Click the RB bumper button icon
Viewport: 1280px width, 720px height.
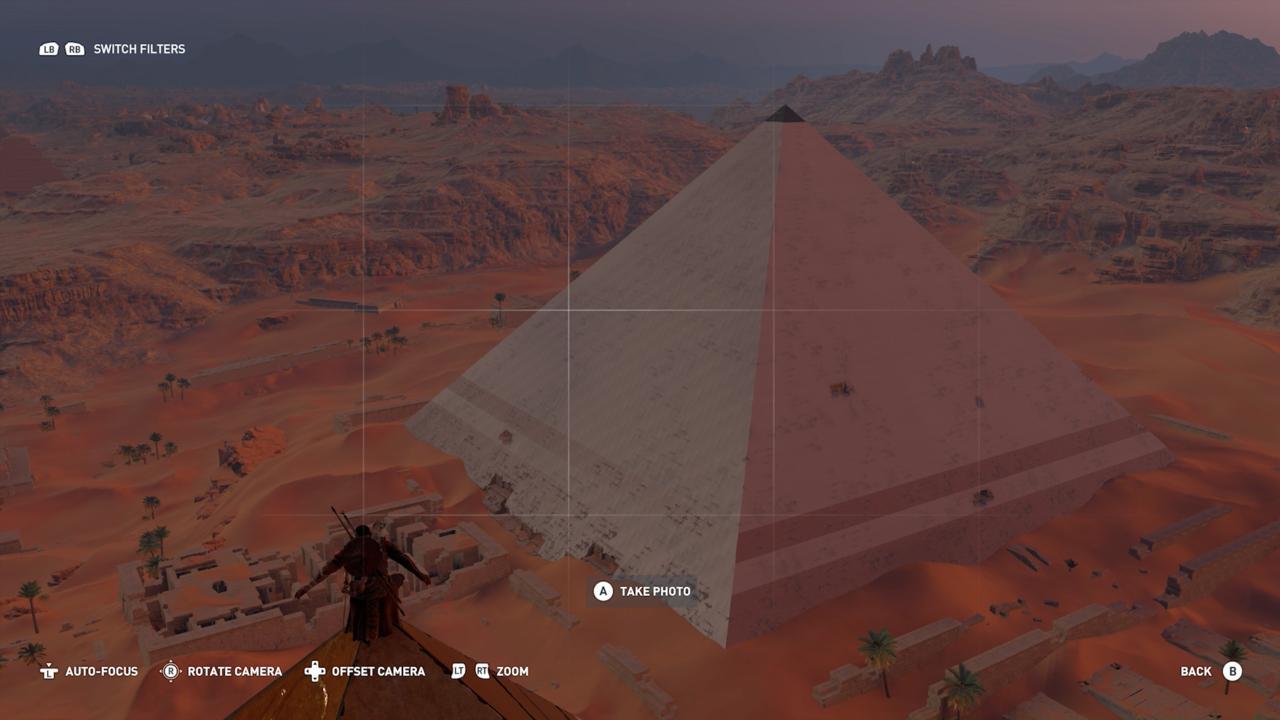[x=73, y=48]
